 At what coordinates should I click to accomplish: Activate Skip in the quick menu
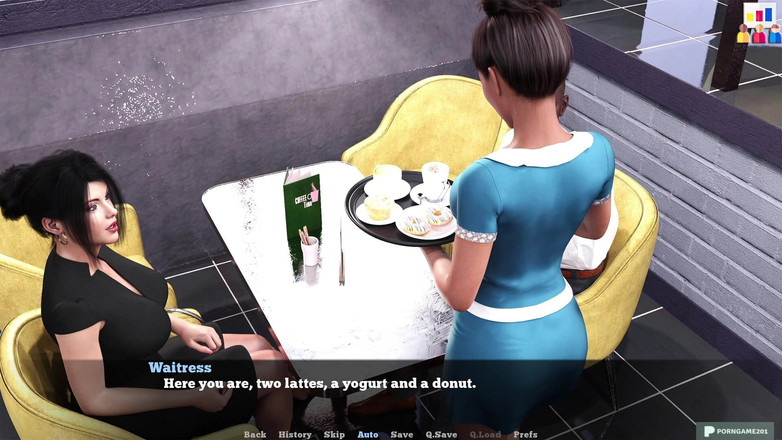tap(334, 434)
